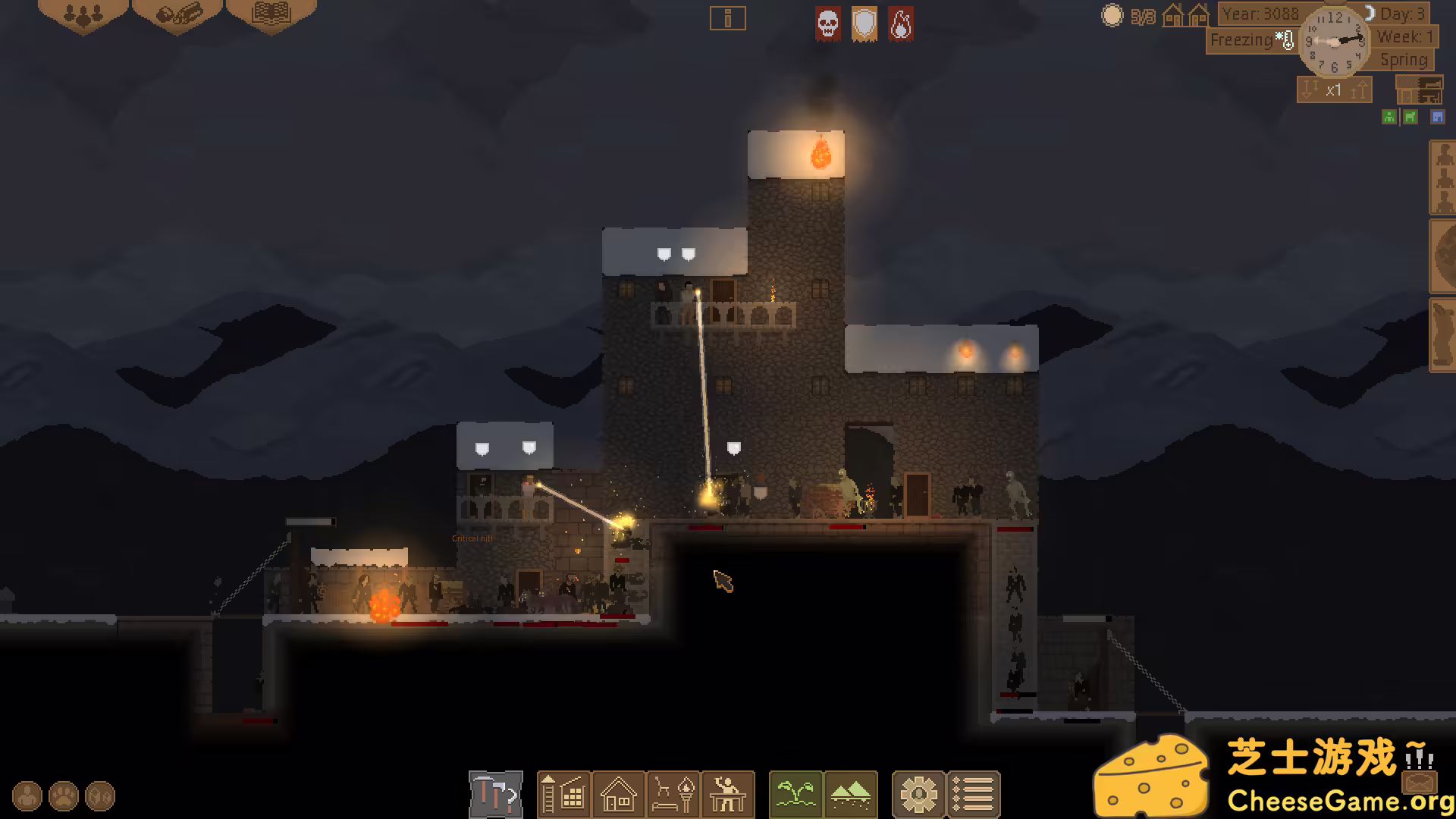
Task: Select the fire alert banner
Action: [x=900, y=24]
